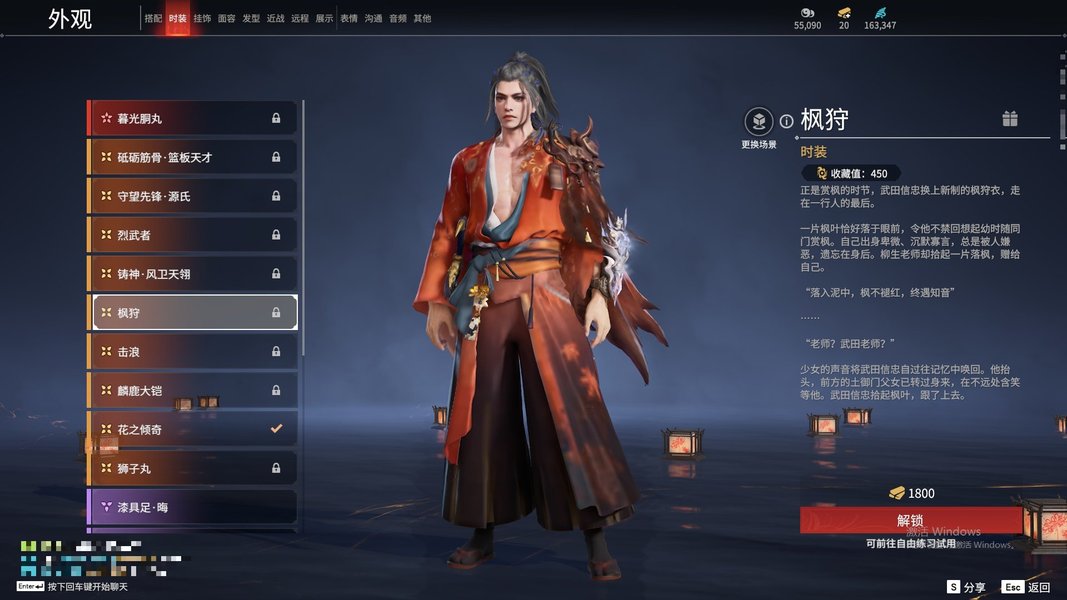Select the 麟鹿大铠 outfit
Screen dimensions: 1067x600
193,391
